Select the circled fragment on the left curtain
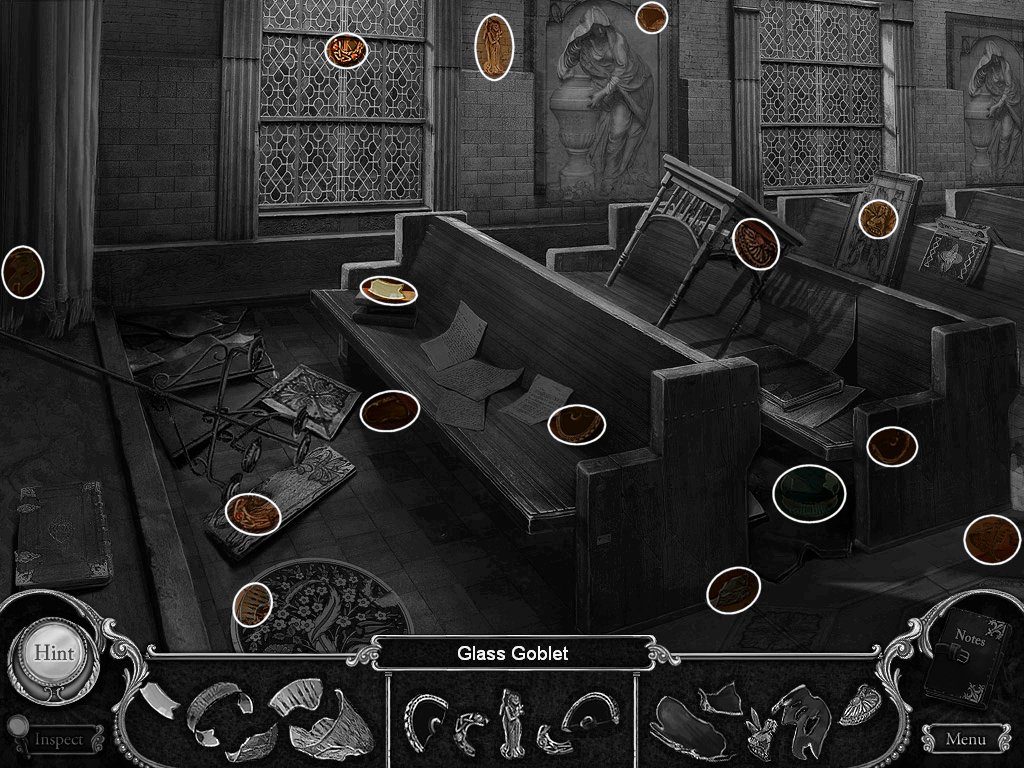This screenshot has width=1024, height=768. (x=22, y=271)
